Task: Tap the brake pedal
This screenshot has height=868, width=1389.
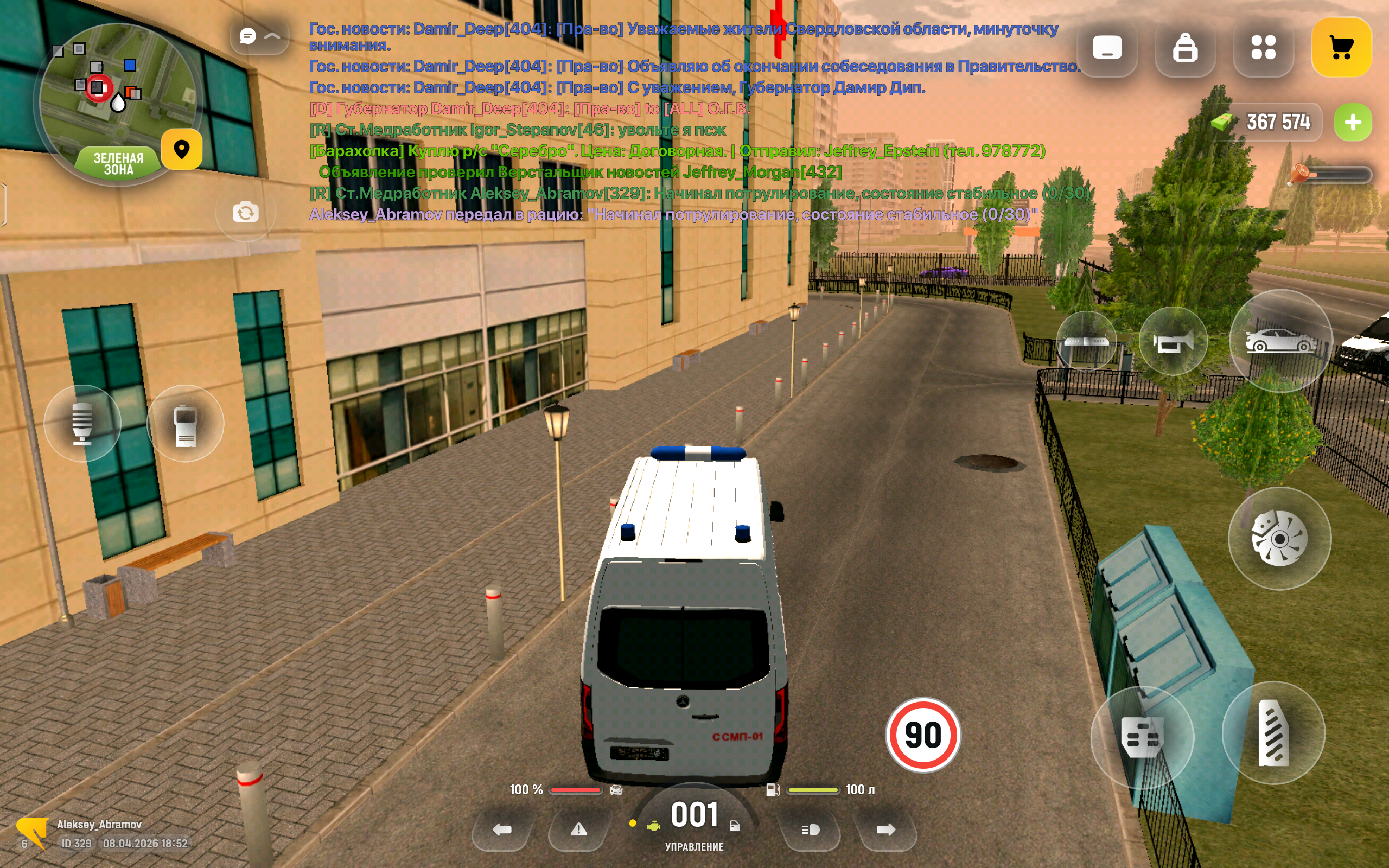Action: pos(1142,737)
